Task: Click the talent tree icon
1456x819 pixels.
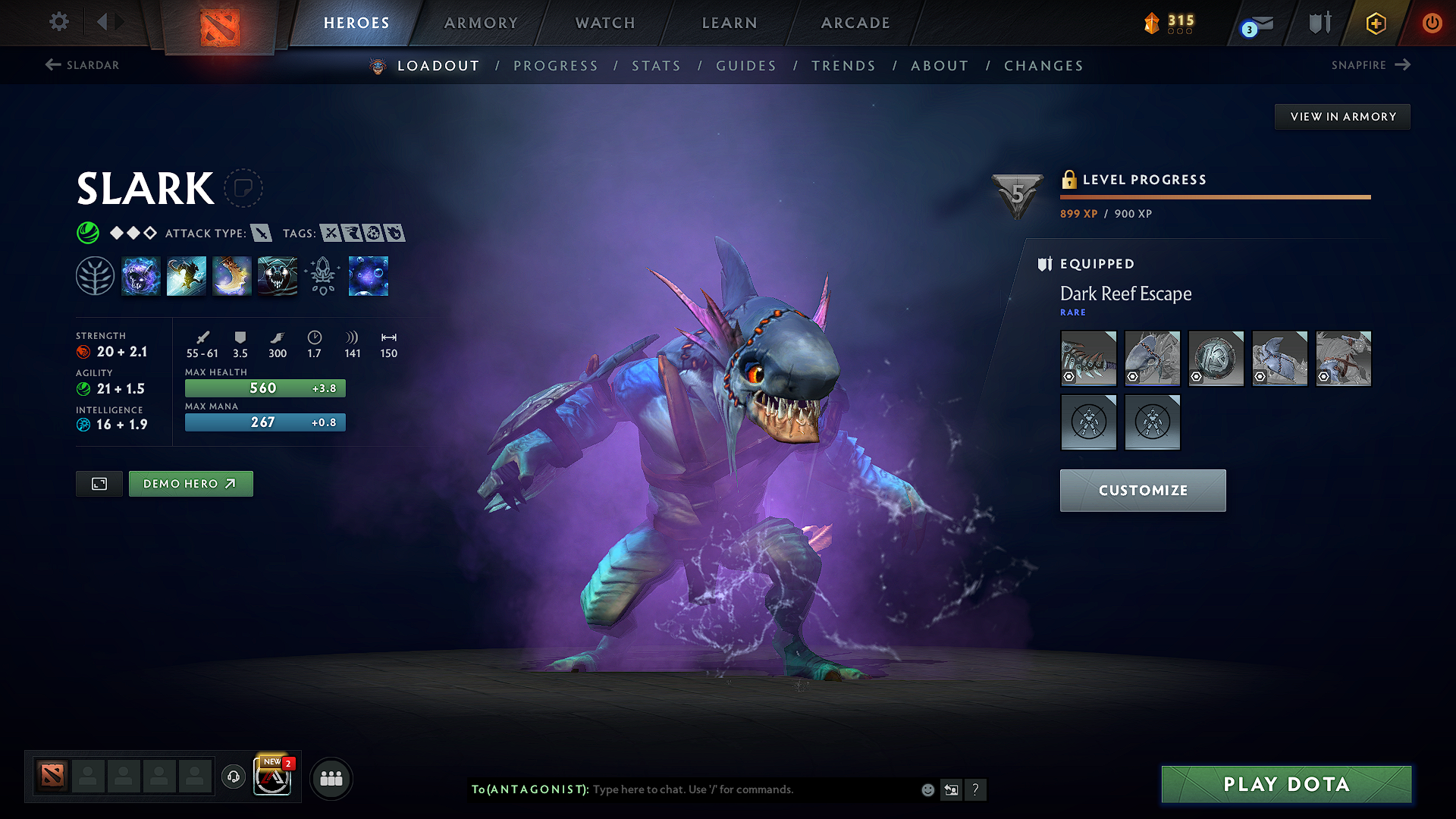Action: click(x=96, y=276)
